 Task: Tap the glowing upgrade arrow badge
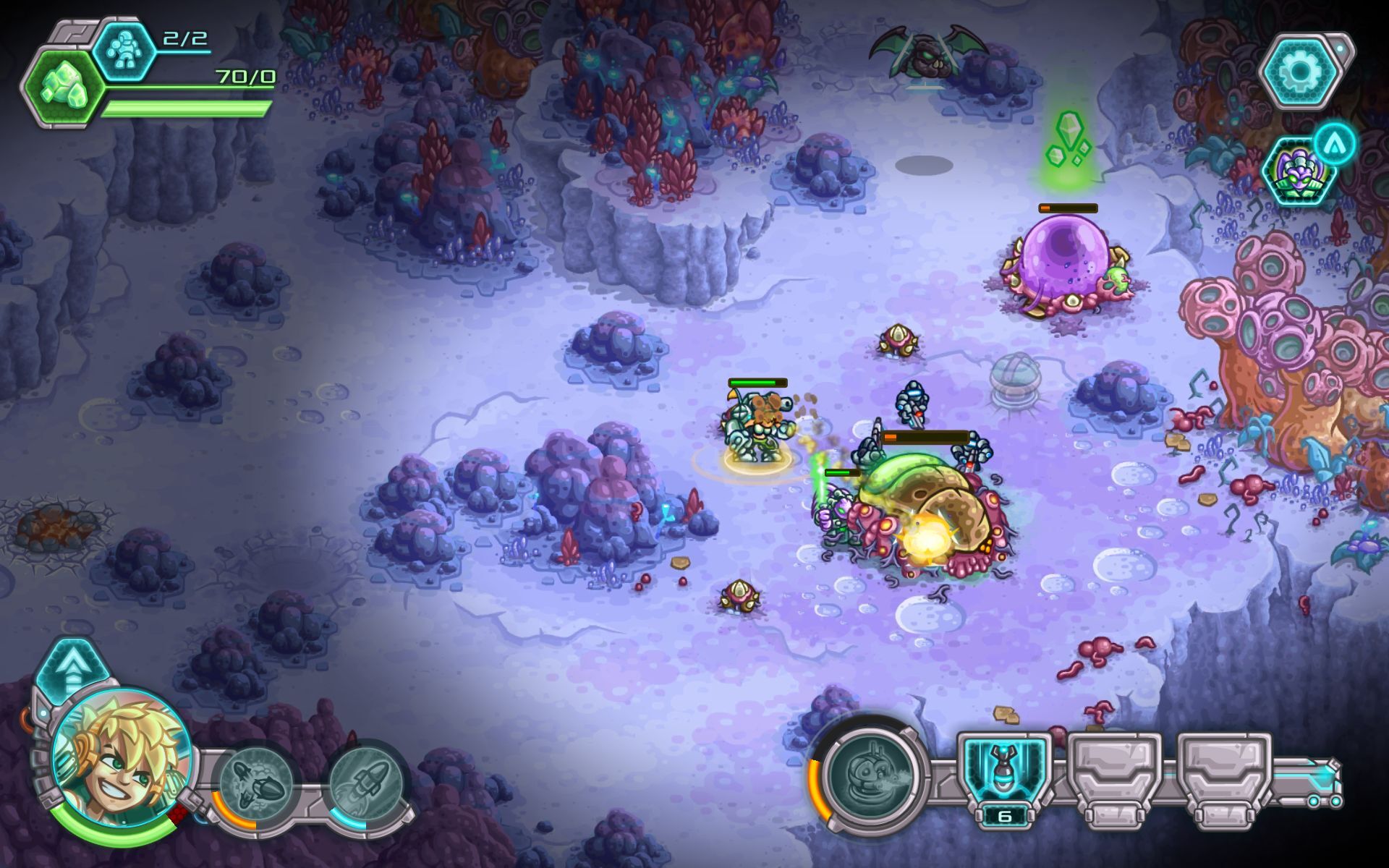point(1334,144)
